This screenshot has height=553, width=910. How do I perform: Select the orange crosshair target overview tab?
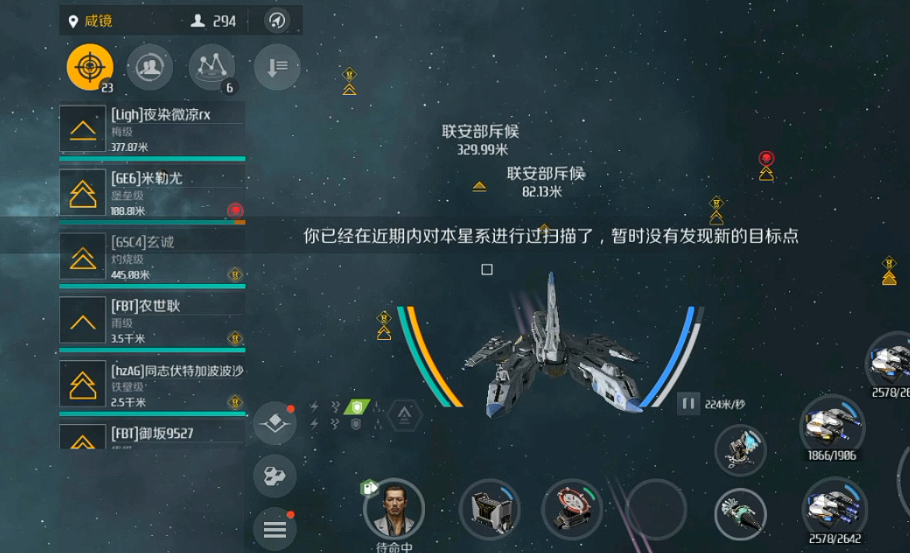click(x=90, y=67)
